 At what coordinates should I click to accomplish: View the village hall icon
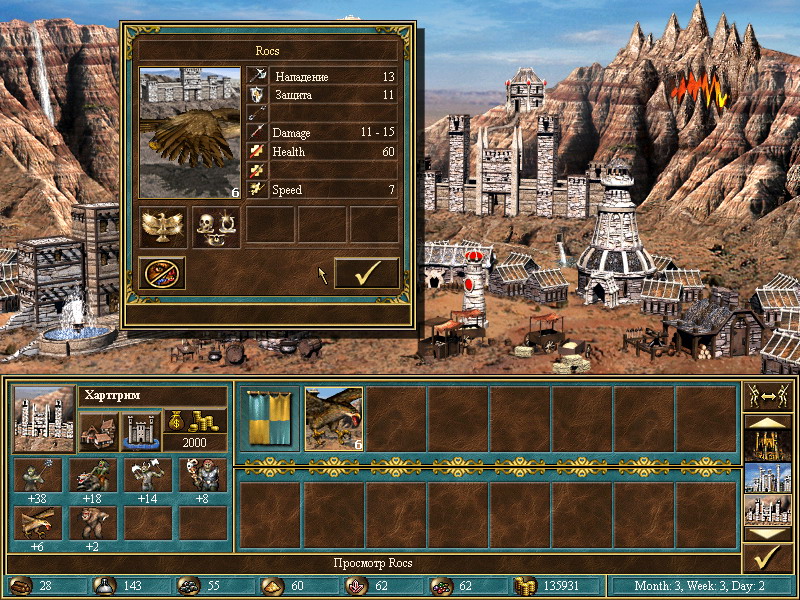98,432
